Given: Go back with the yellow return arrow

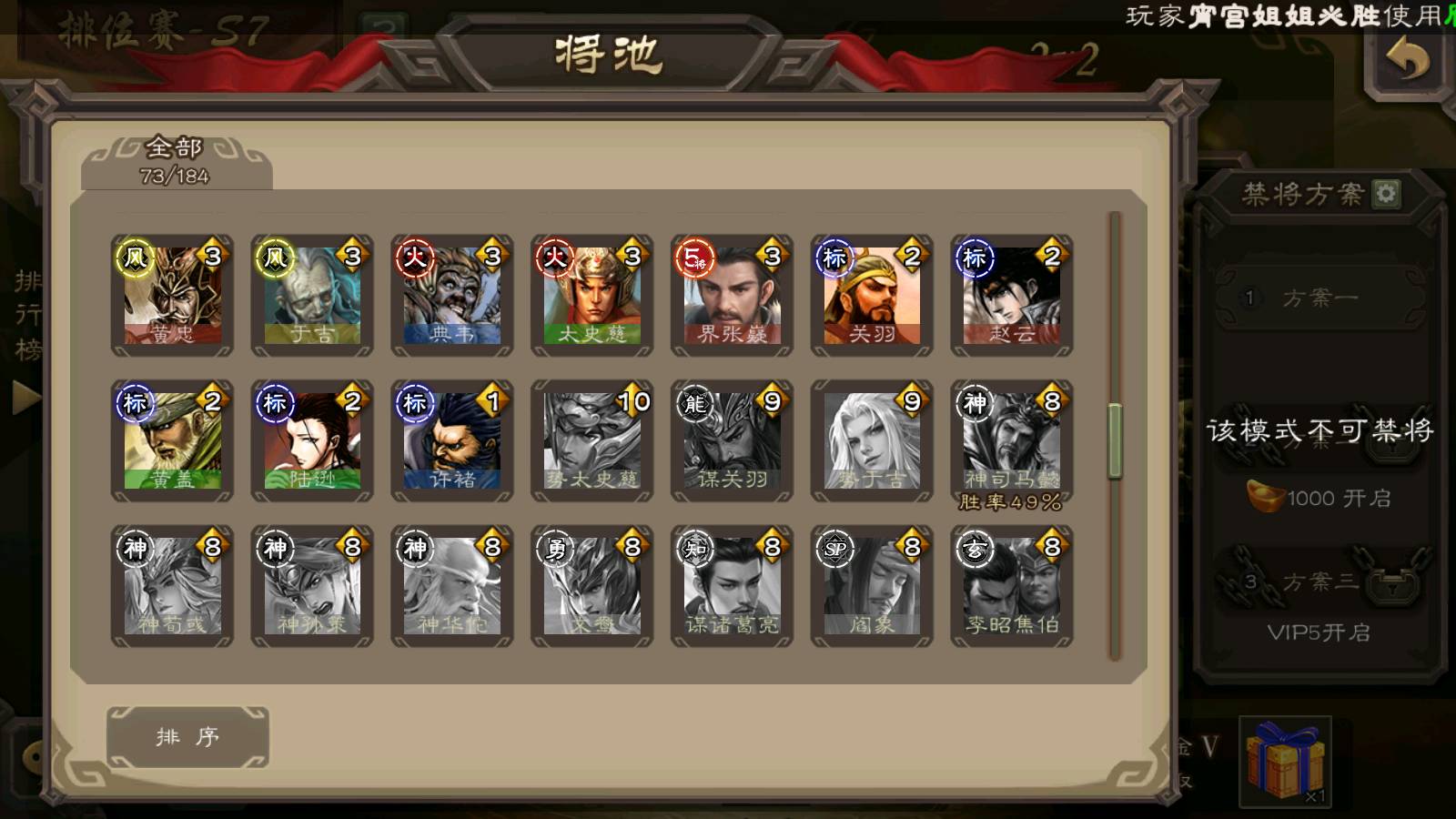Looking at the screenshot, I should [1407, 61].
